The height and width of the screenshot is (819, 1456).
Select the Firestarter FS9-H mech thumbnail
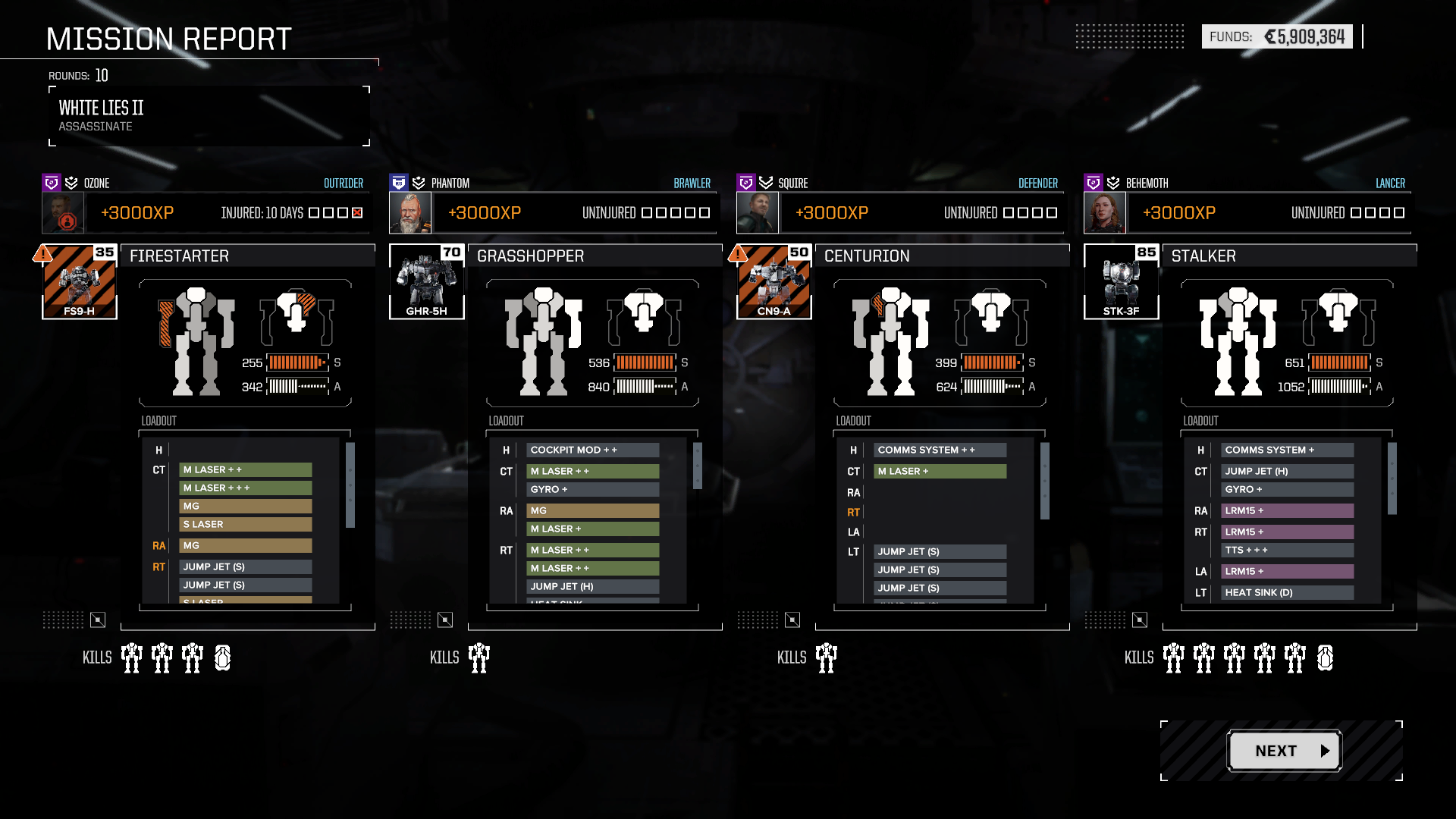click(x=80, y=282)
